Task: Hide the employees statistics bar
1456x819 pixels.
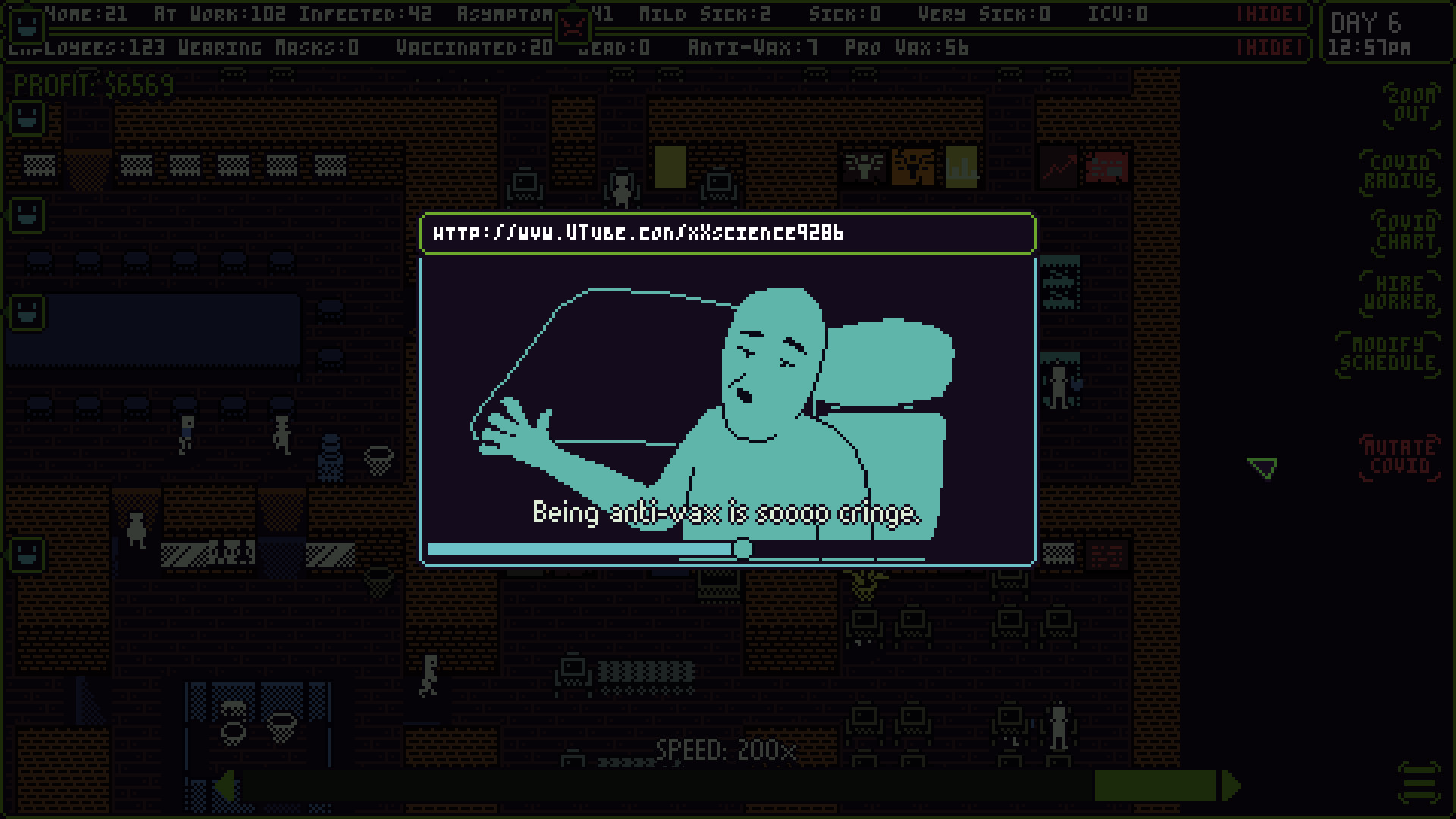Action: tap(1268, 45)
